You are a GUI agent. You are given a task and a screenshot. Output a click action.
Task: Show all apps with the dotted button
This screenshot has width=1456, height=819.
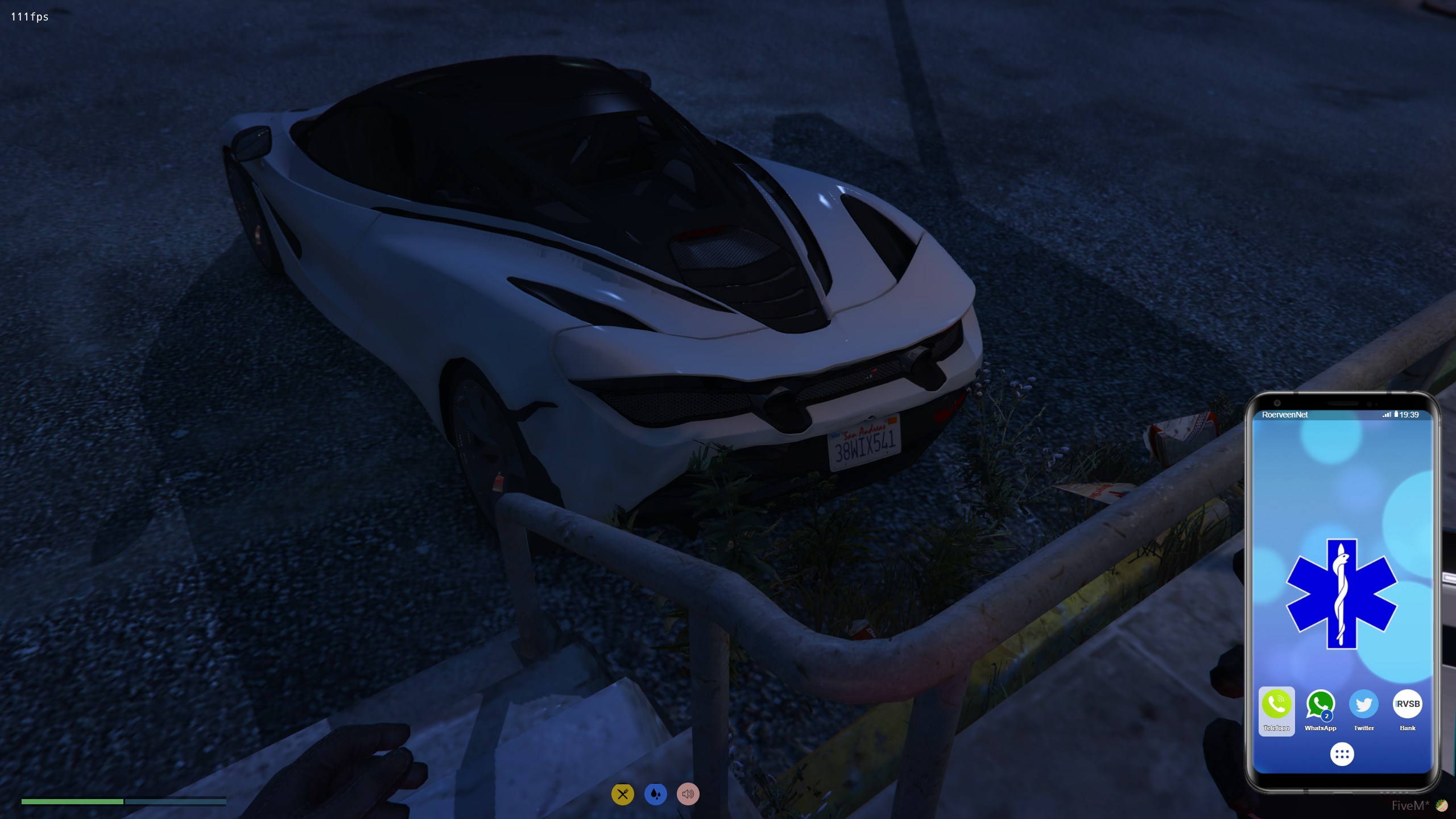(x=1342, y=754)
